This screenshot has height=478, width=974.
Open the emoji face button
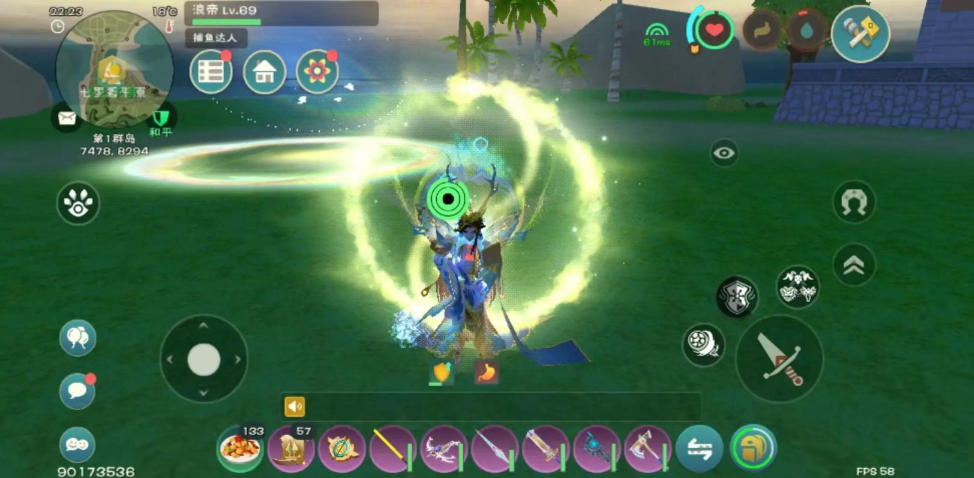77,444
